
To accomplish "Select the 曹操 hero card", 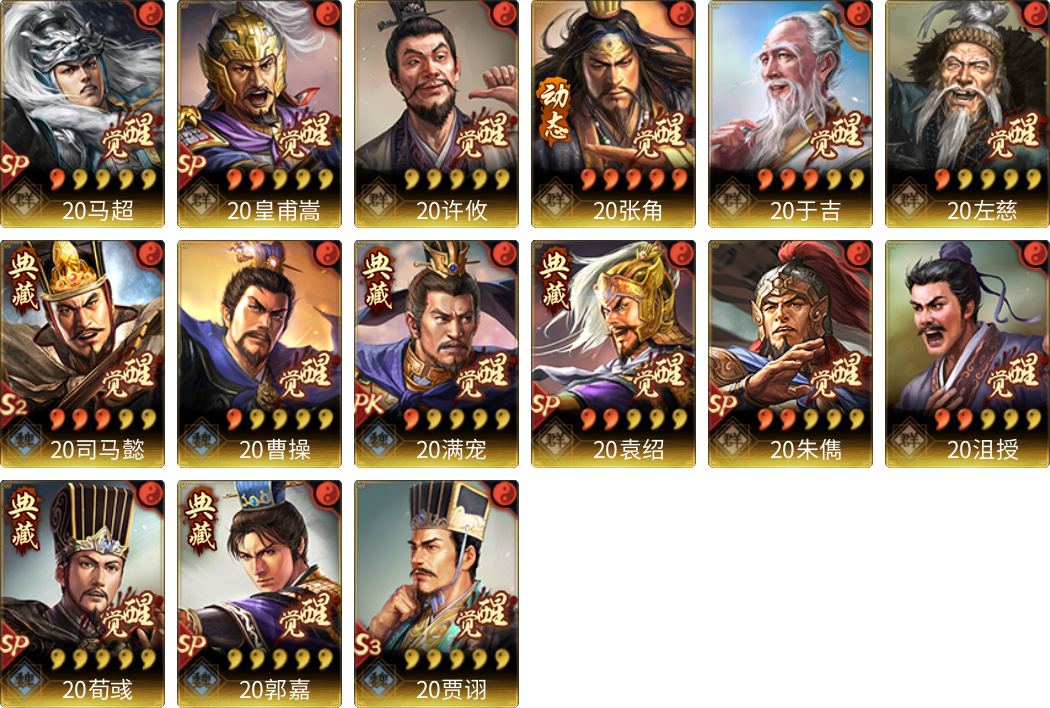I will click(x=259, y=353).
